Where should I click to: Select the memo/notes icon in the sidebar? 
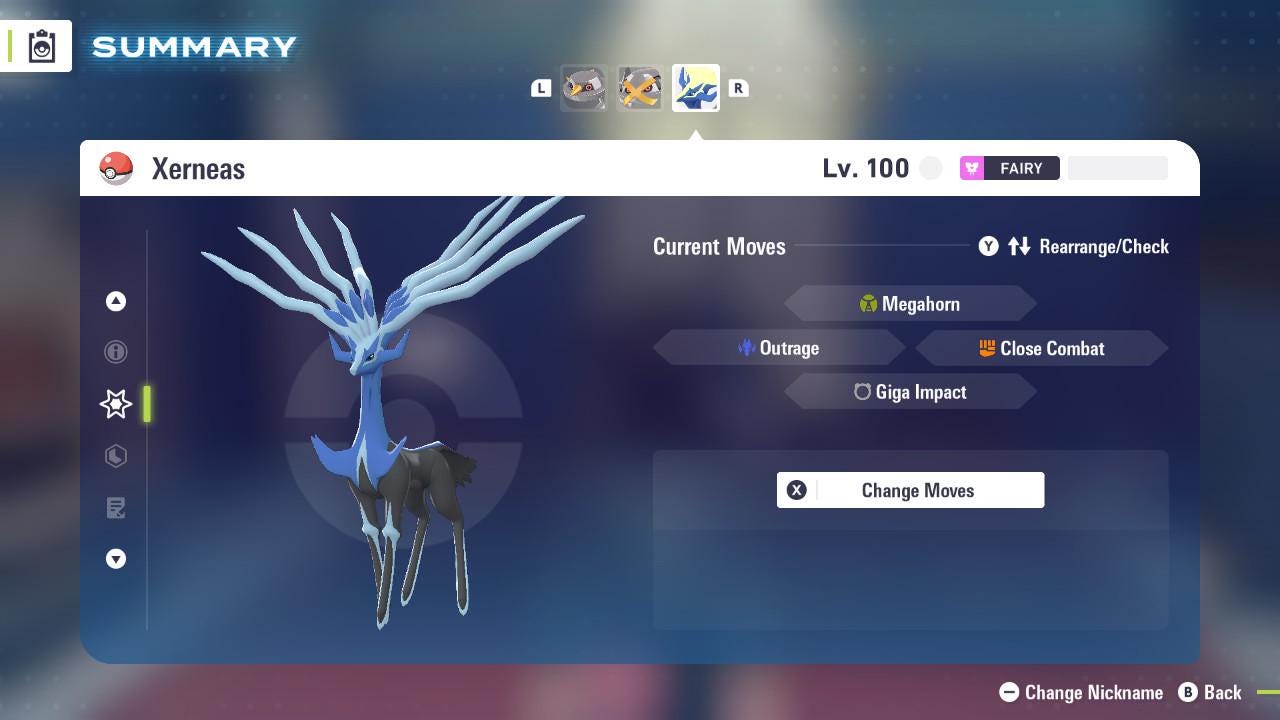[115, 508]
